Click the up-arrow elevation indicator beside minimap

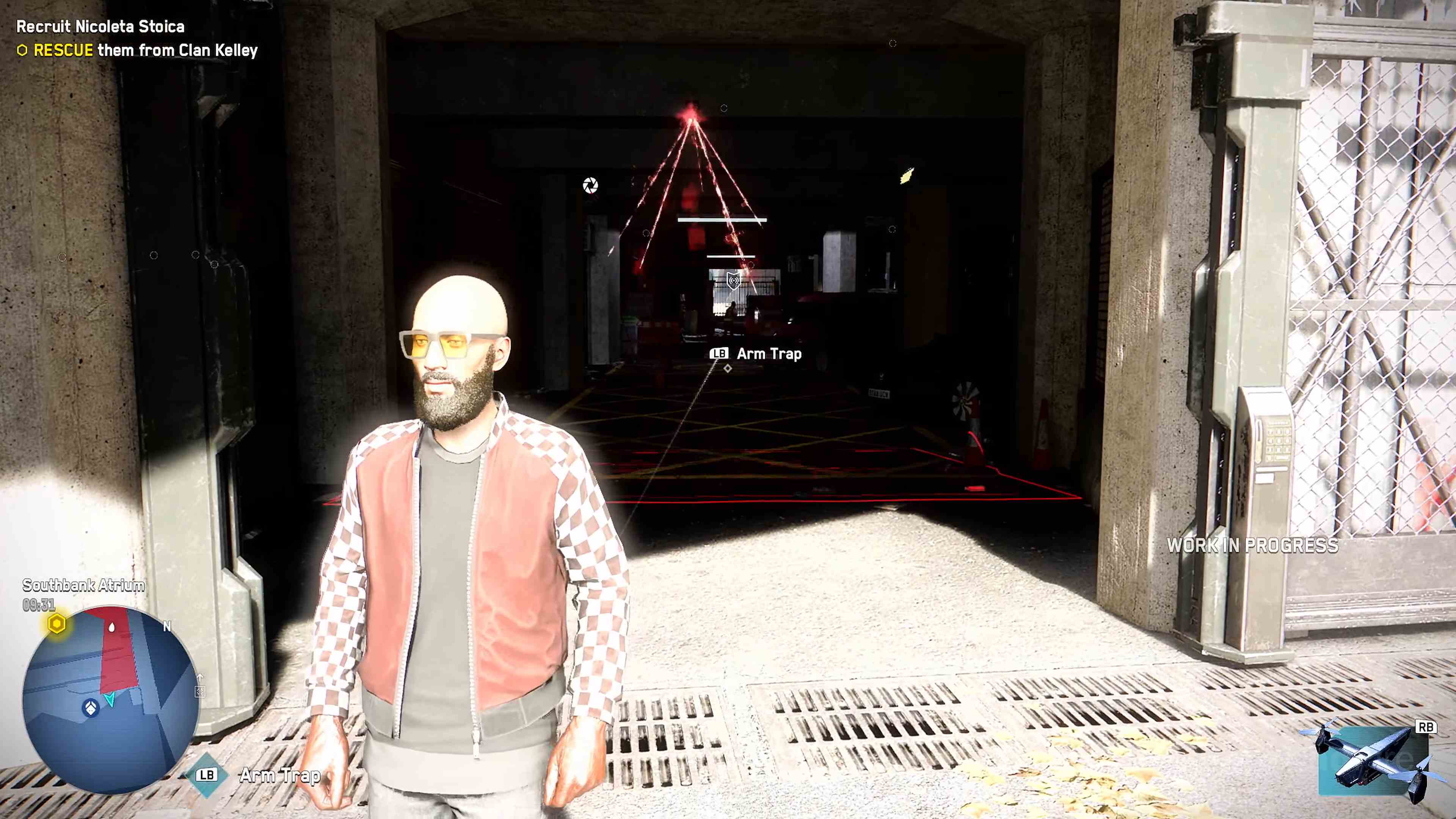200,678
